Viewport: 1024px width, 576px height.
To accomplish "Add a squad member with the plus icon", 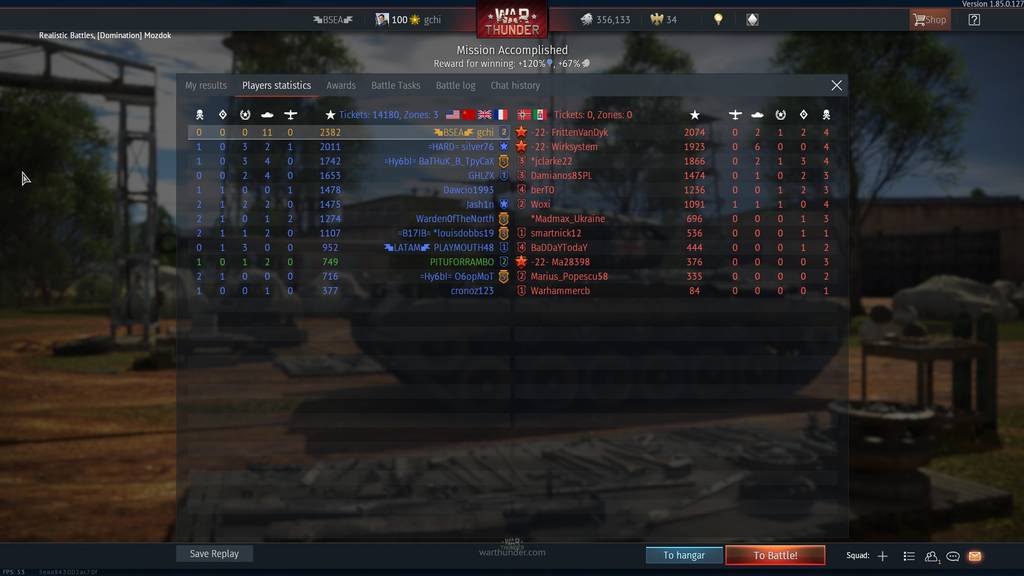I will click(x=882, y=556).
